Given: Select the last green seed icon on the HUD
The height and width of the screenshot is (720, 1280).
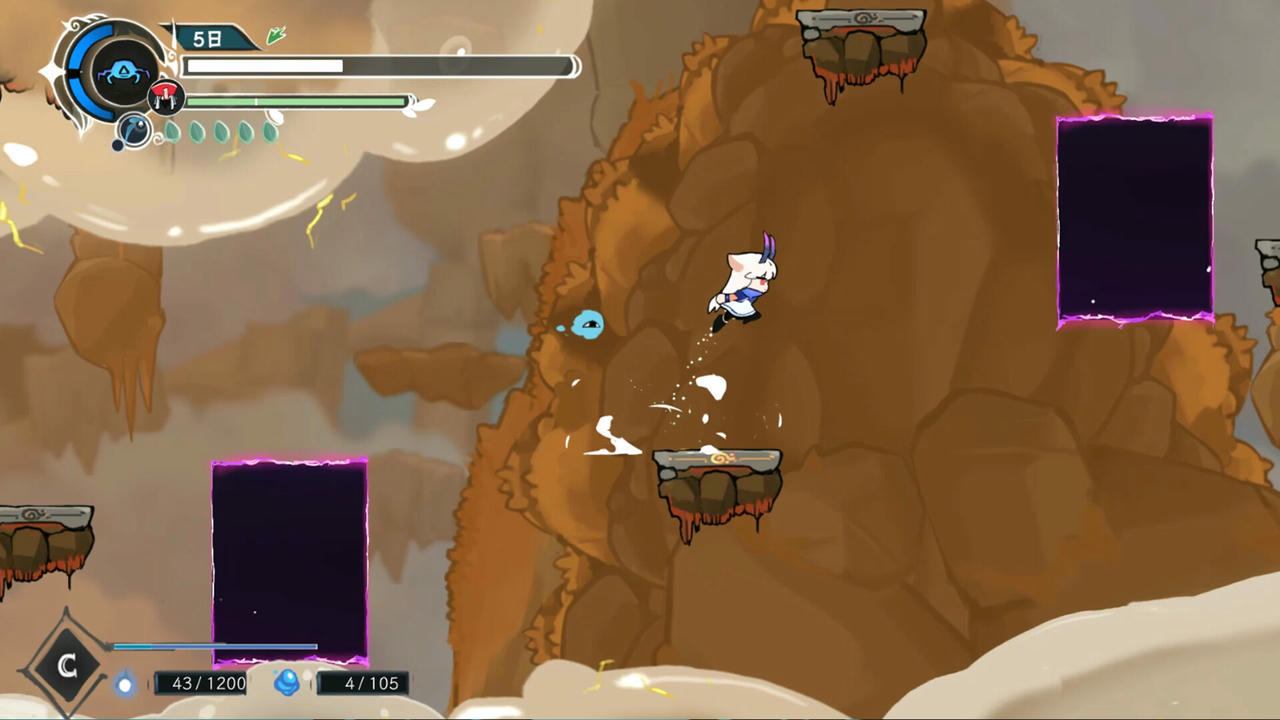Looking at the screenshot, I should (x=269, y=130).
